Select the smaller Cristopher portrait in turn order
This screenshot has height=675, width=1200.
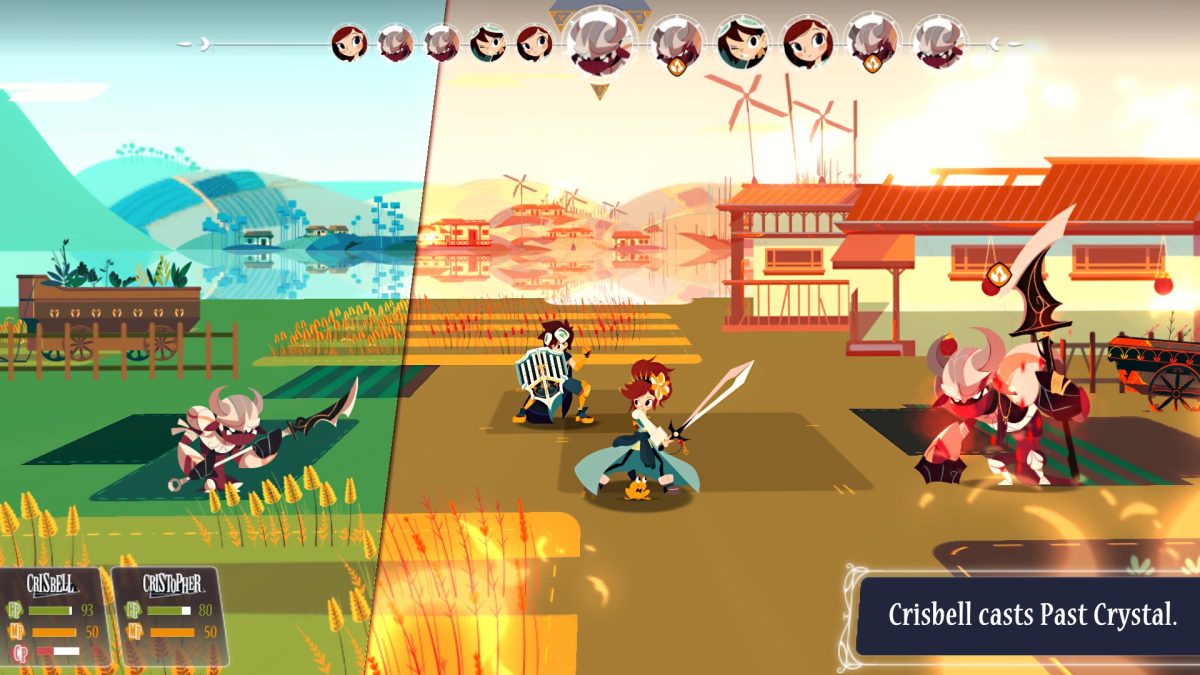[487, 43]
